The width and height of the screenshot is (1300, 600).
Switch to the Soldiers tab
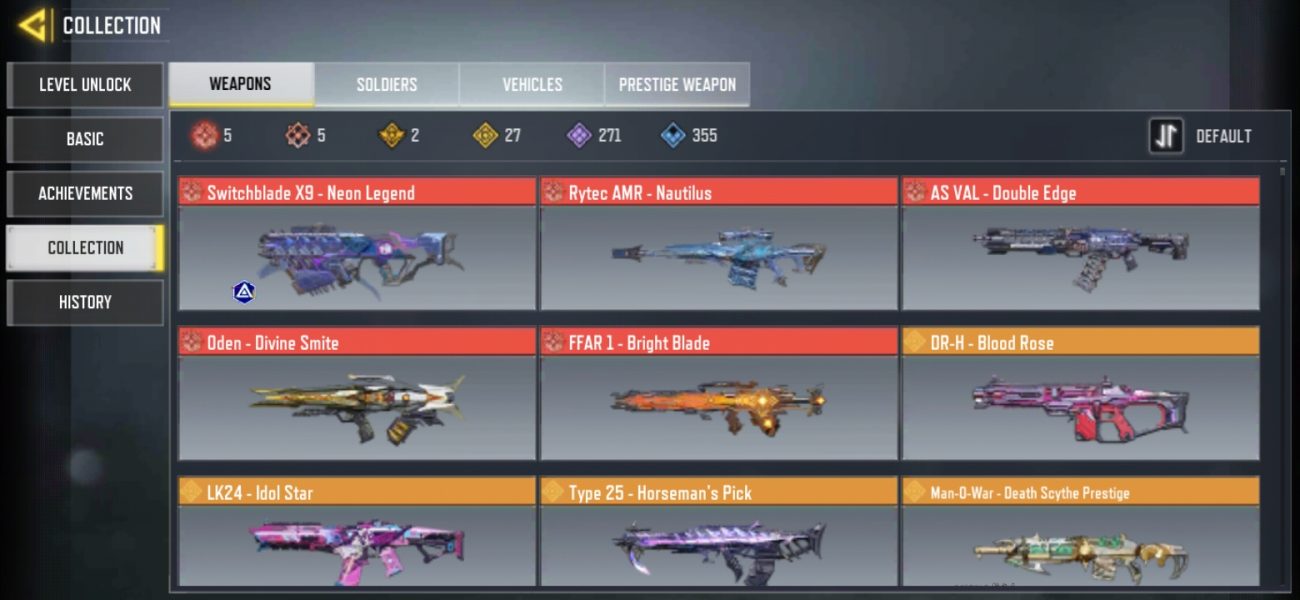[x=387, y=85]
